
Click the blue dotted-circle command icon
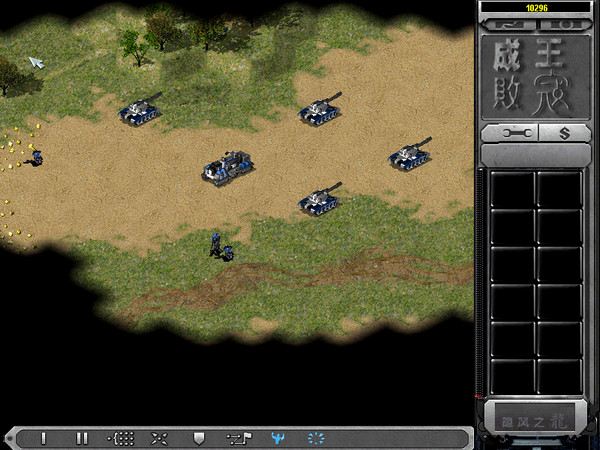click(316, 438)
